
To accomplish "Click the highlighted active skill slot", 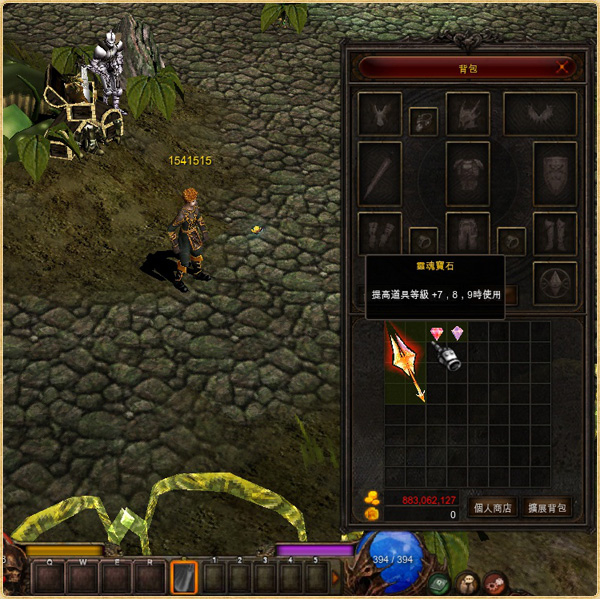I will (184, 577).
